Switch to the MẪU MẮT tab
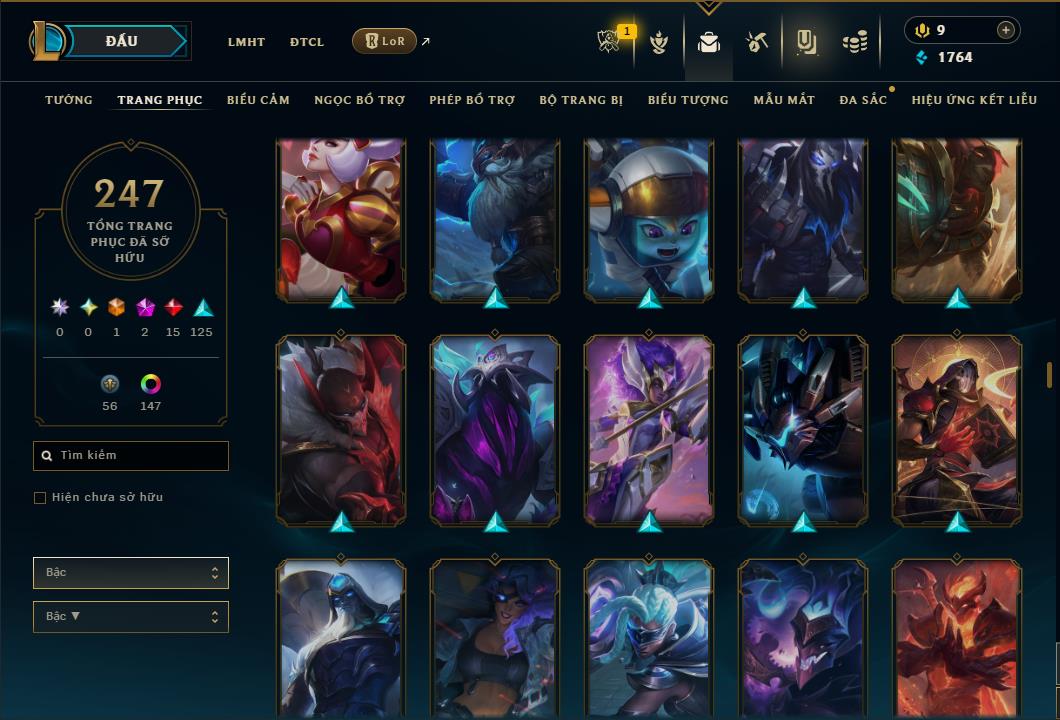 click(784, 100)
